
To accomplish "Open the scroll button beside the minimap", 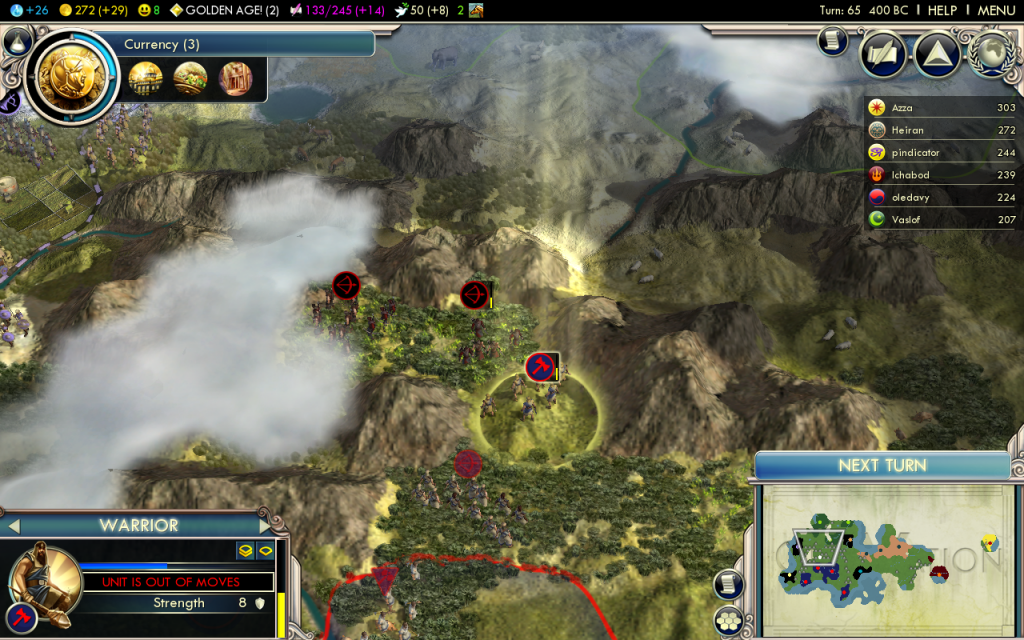I will tap(731, 586).
